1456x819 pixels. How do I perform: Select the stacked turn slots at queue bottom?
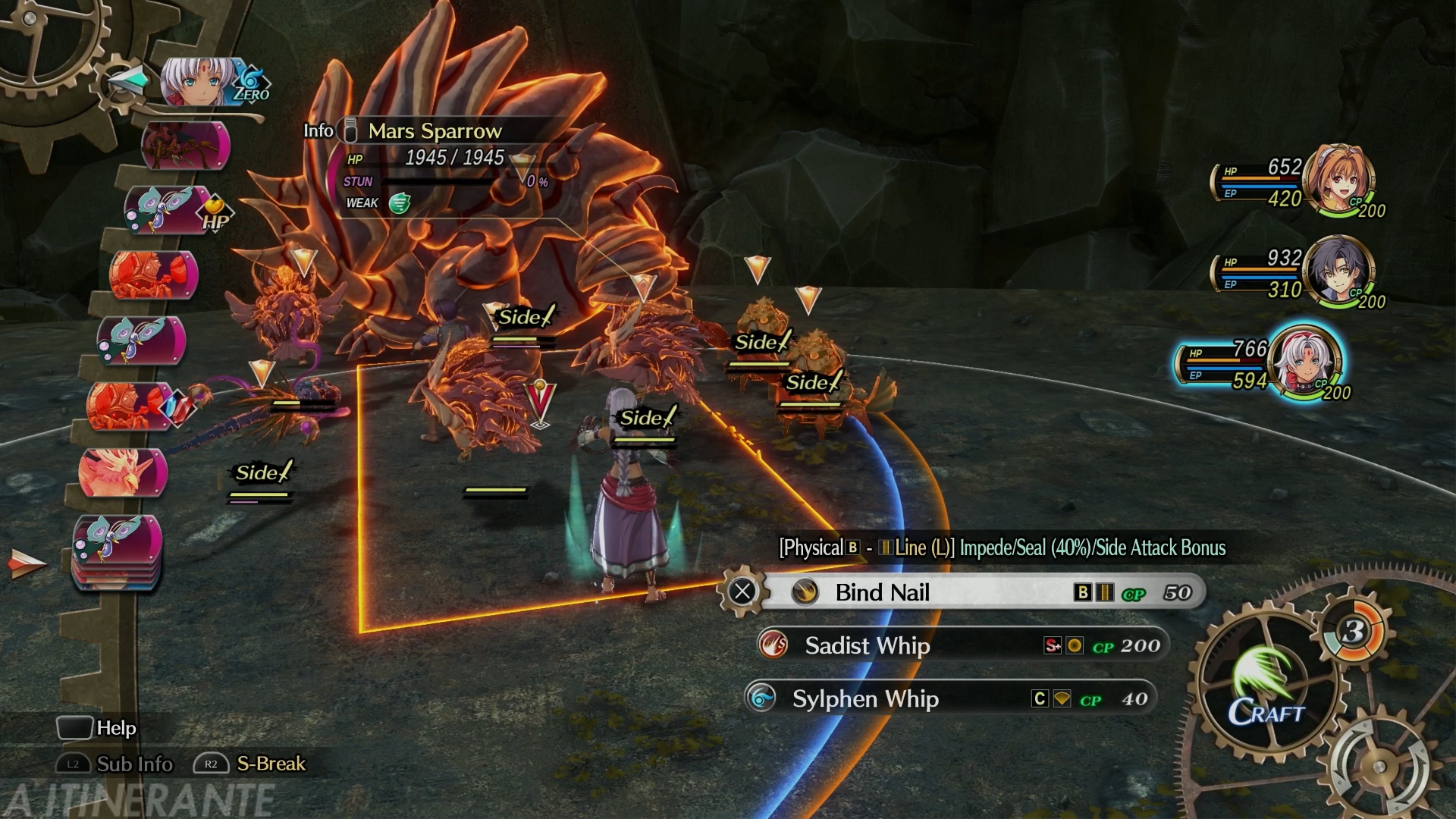[x=117, y=550]
